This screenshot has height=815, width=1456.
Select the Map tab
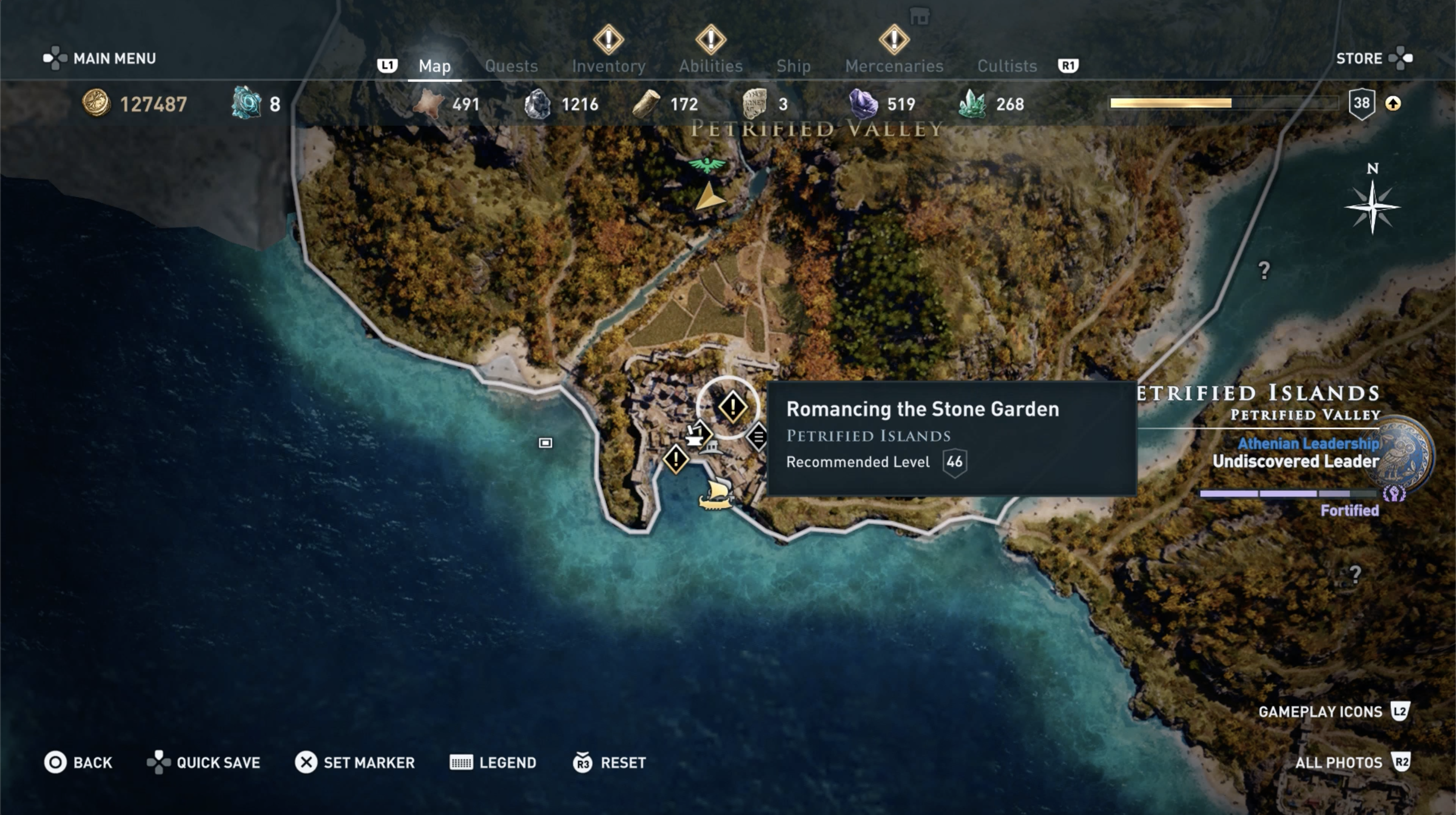[x=434, y=66]
